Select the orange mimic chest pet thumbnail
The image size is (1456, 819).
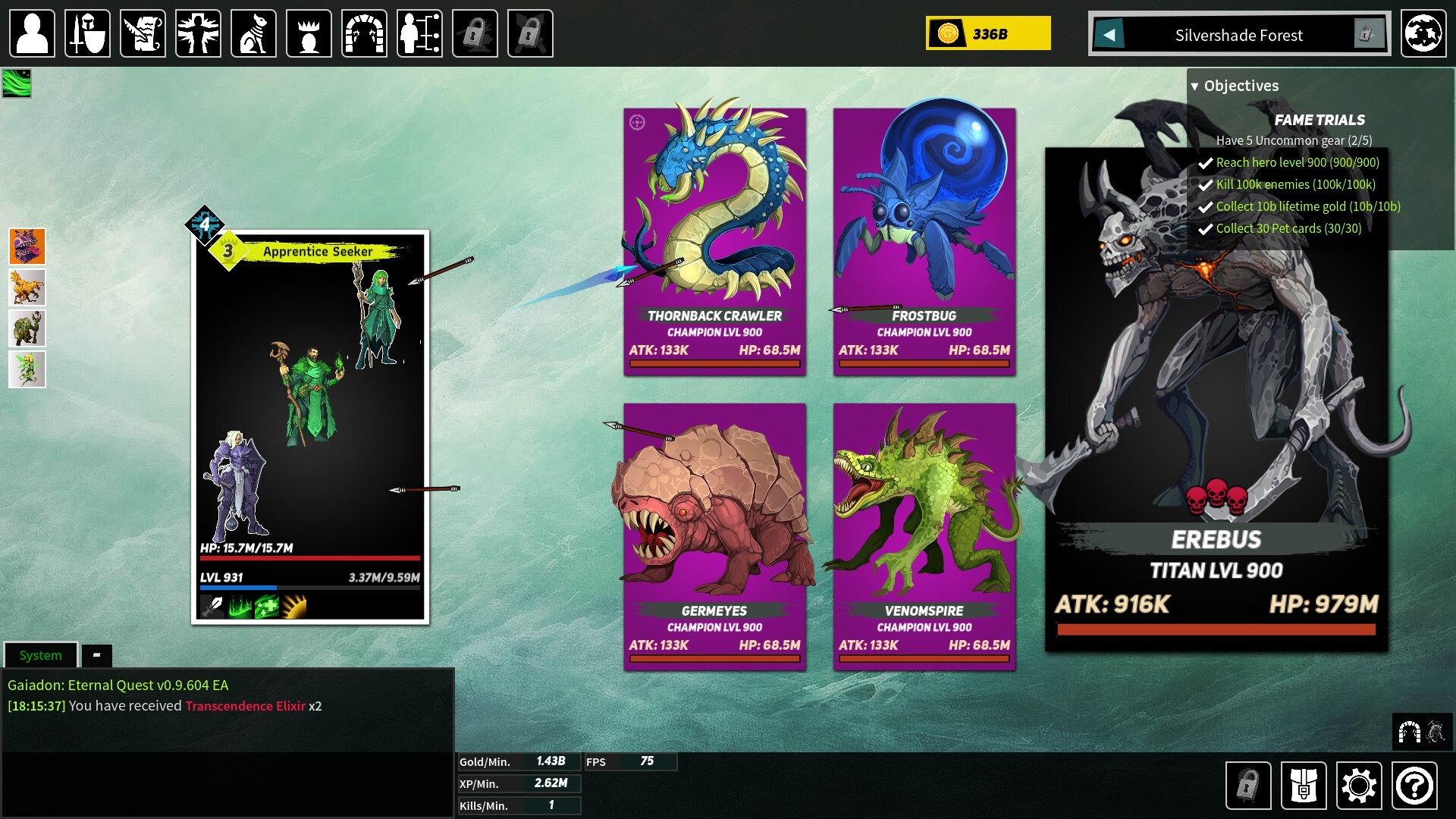(27, 246)
